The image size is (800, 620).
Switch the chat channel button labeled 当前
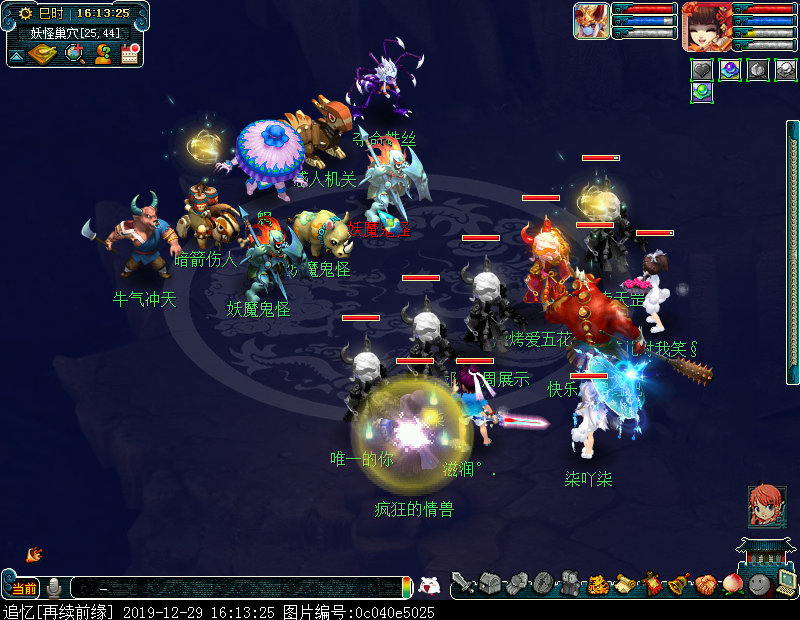point(25,587)
